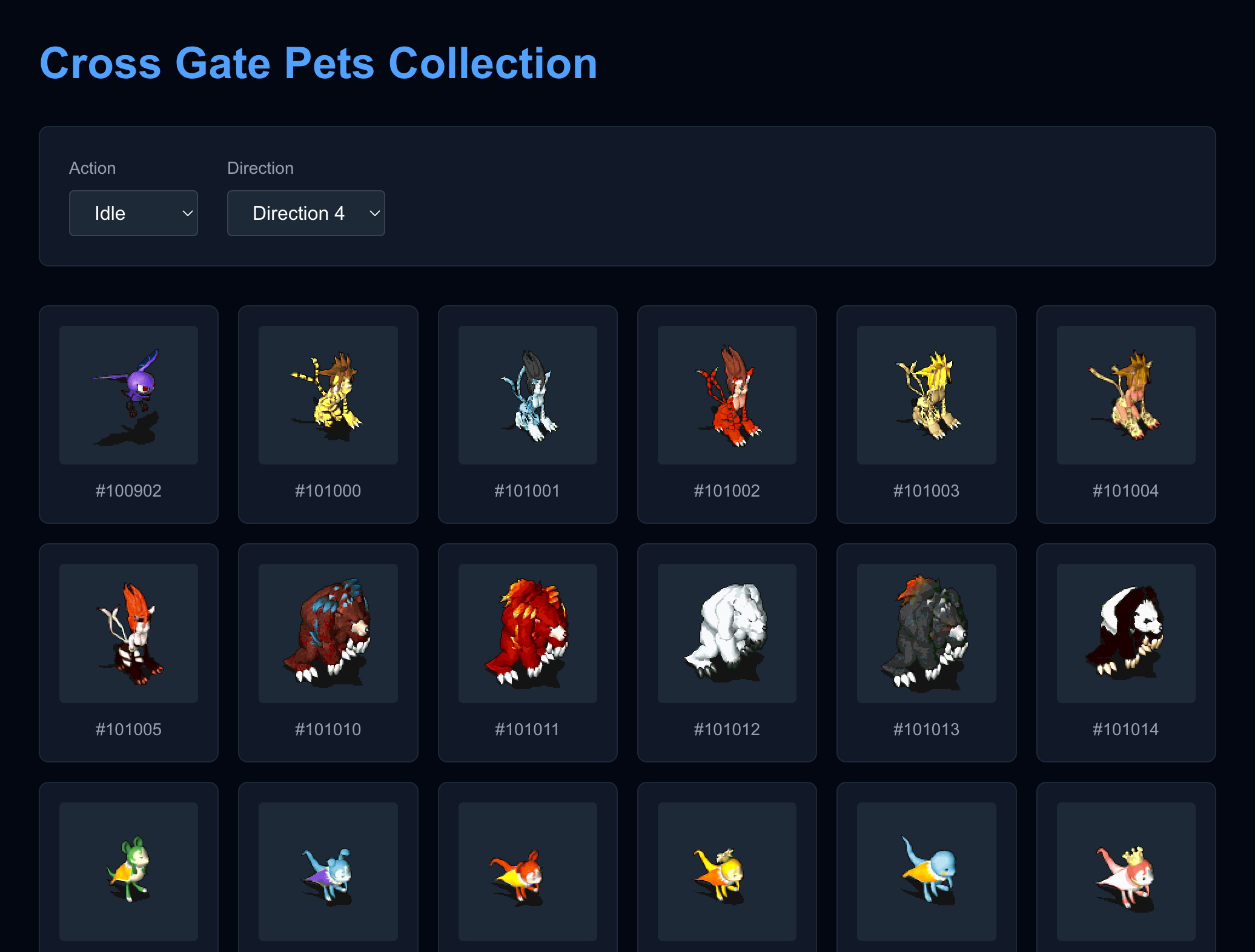
Task: Click the #101012 card label text
Action: tap(727, 729)
